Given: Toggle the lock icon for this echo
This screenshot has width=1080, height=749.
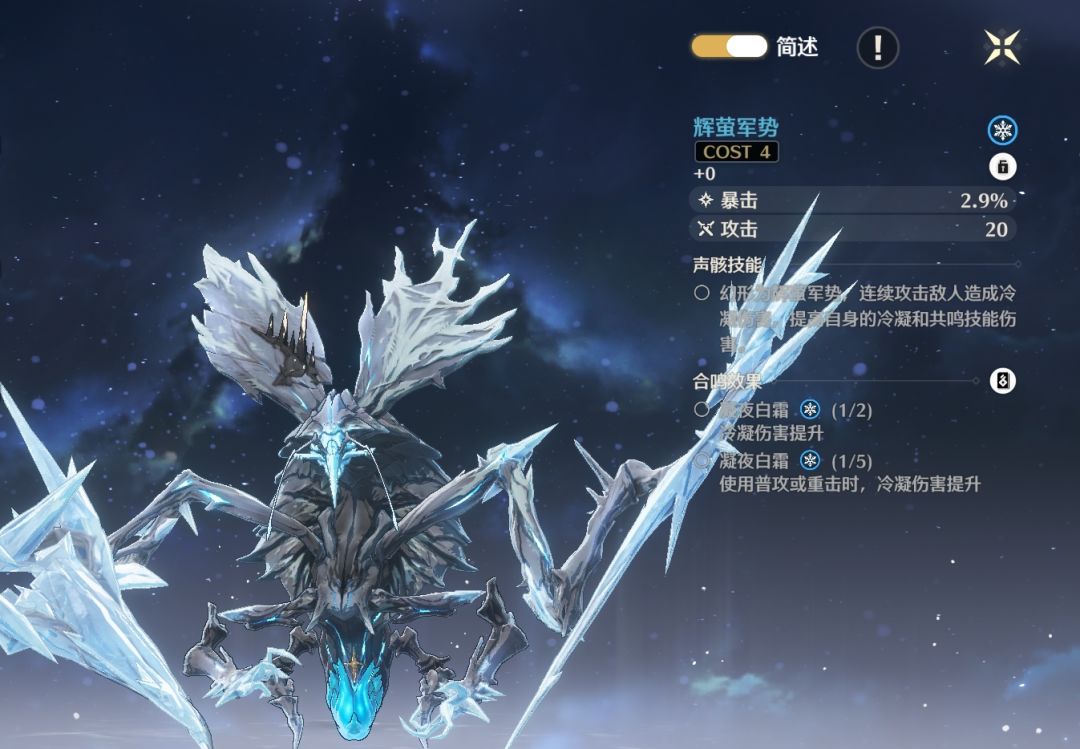Looking at the screenshot, I should pyautogui.click(x=1002, y=167).
